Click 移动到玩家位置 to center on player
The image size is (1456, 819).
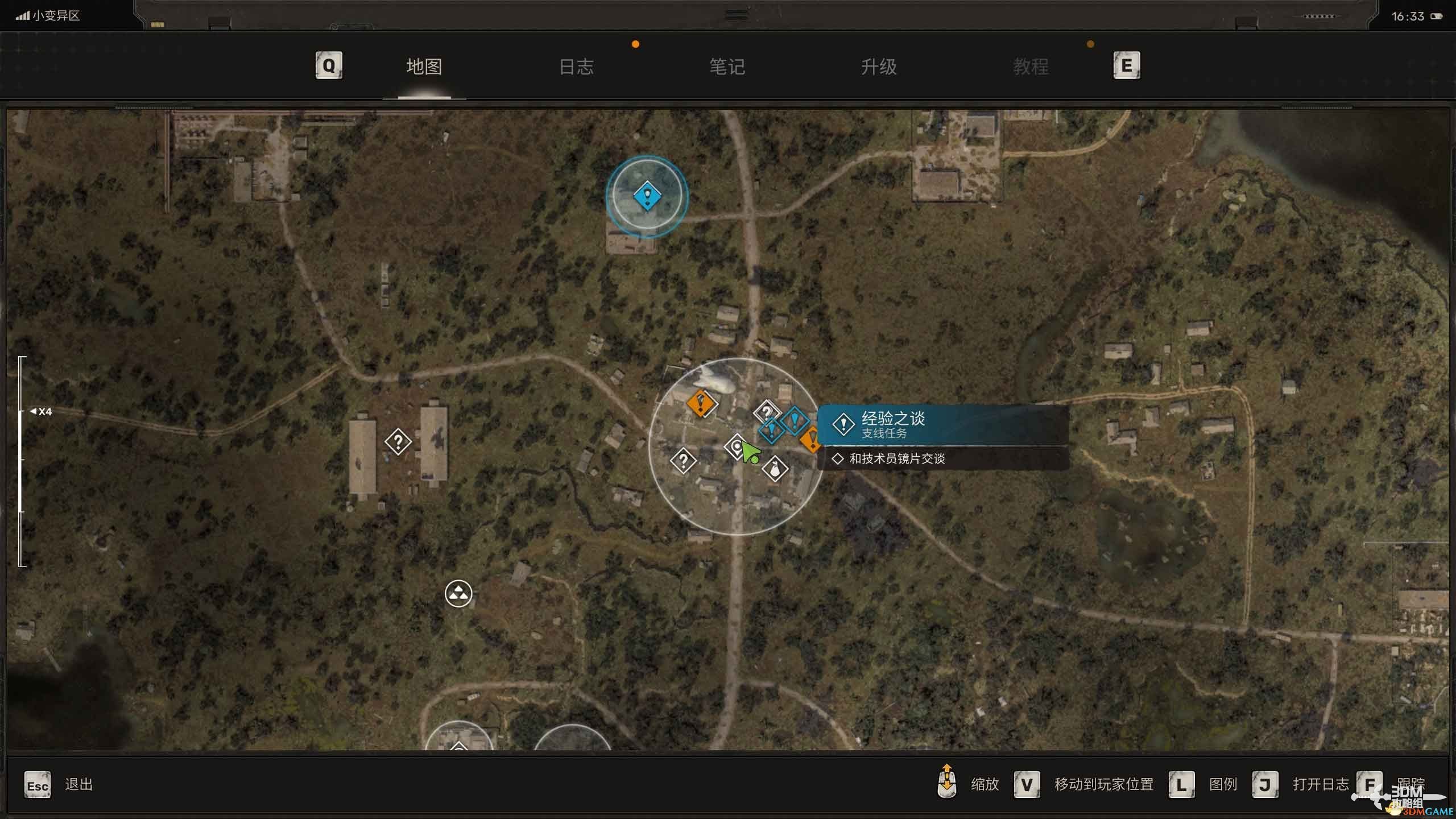[1103, 785]
